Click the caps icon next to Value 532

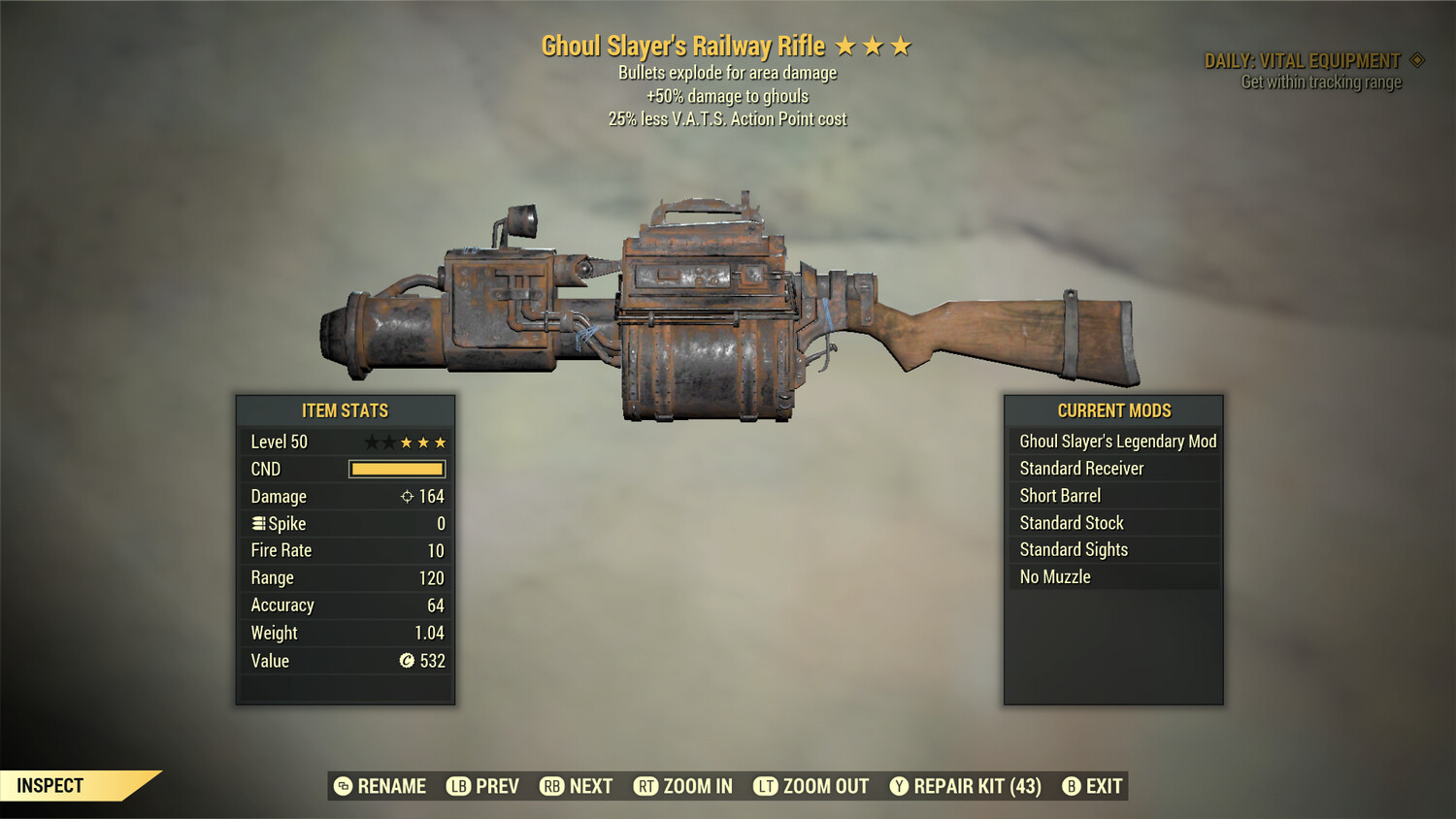[405, 661]
